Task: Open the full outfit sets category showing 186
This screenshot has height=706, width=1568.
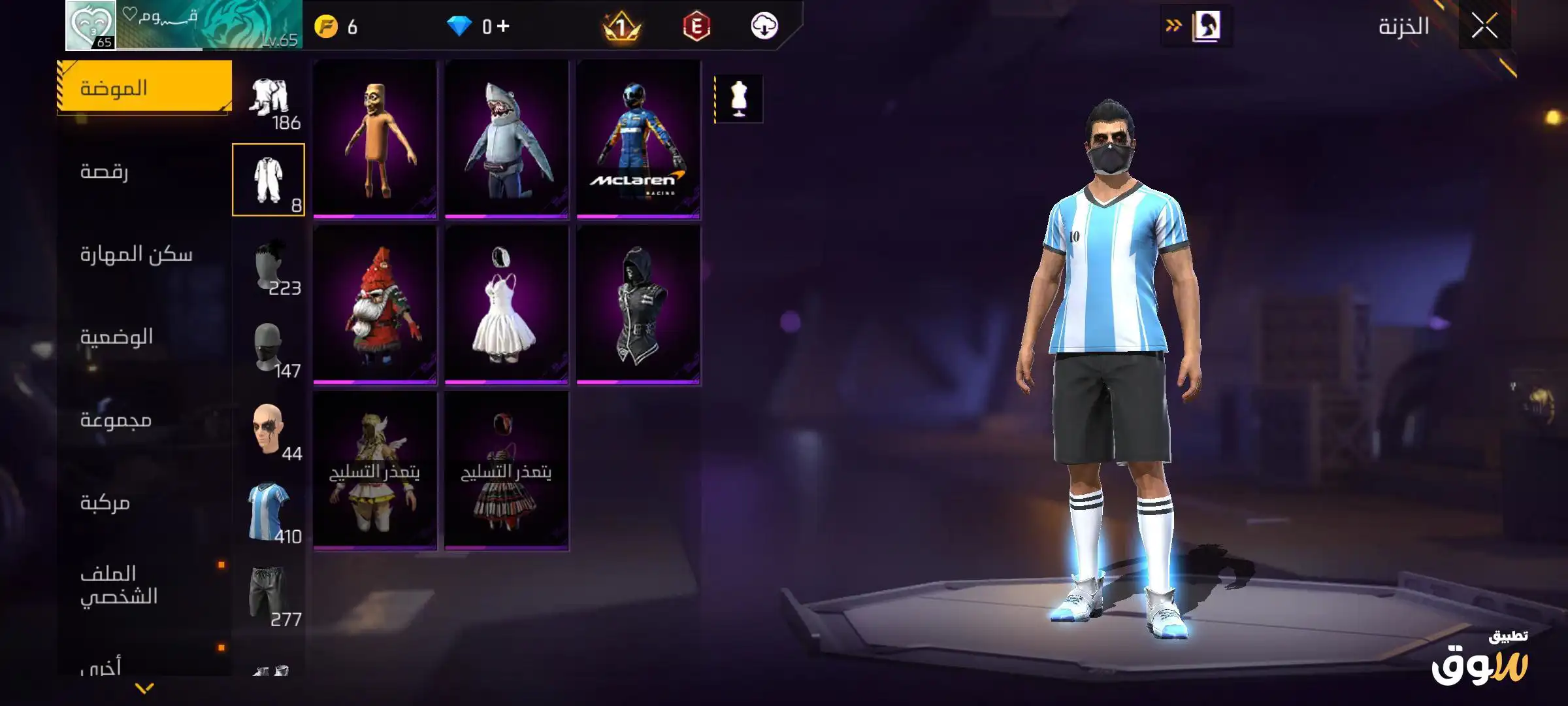Action: pyautogui.click(x=269, y=98)
